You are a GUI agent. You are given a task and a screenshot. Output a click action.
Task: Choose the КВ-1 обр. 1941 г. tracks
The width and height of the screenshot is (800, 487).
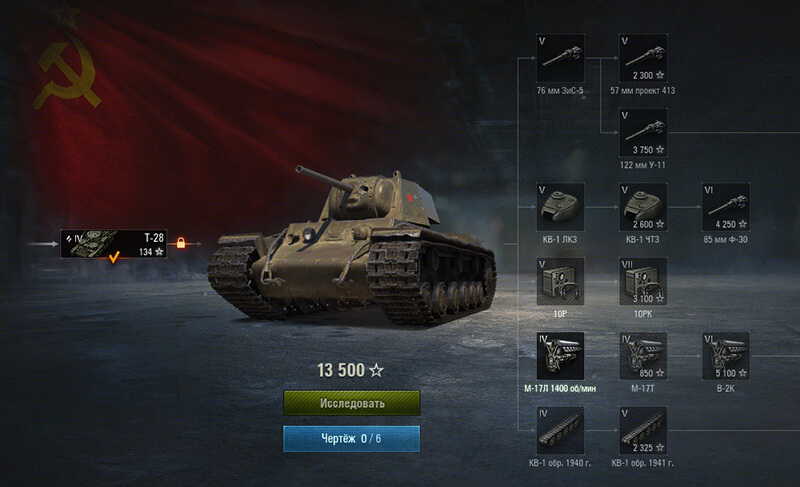(644, 430)
